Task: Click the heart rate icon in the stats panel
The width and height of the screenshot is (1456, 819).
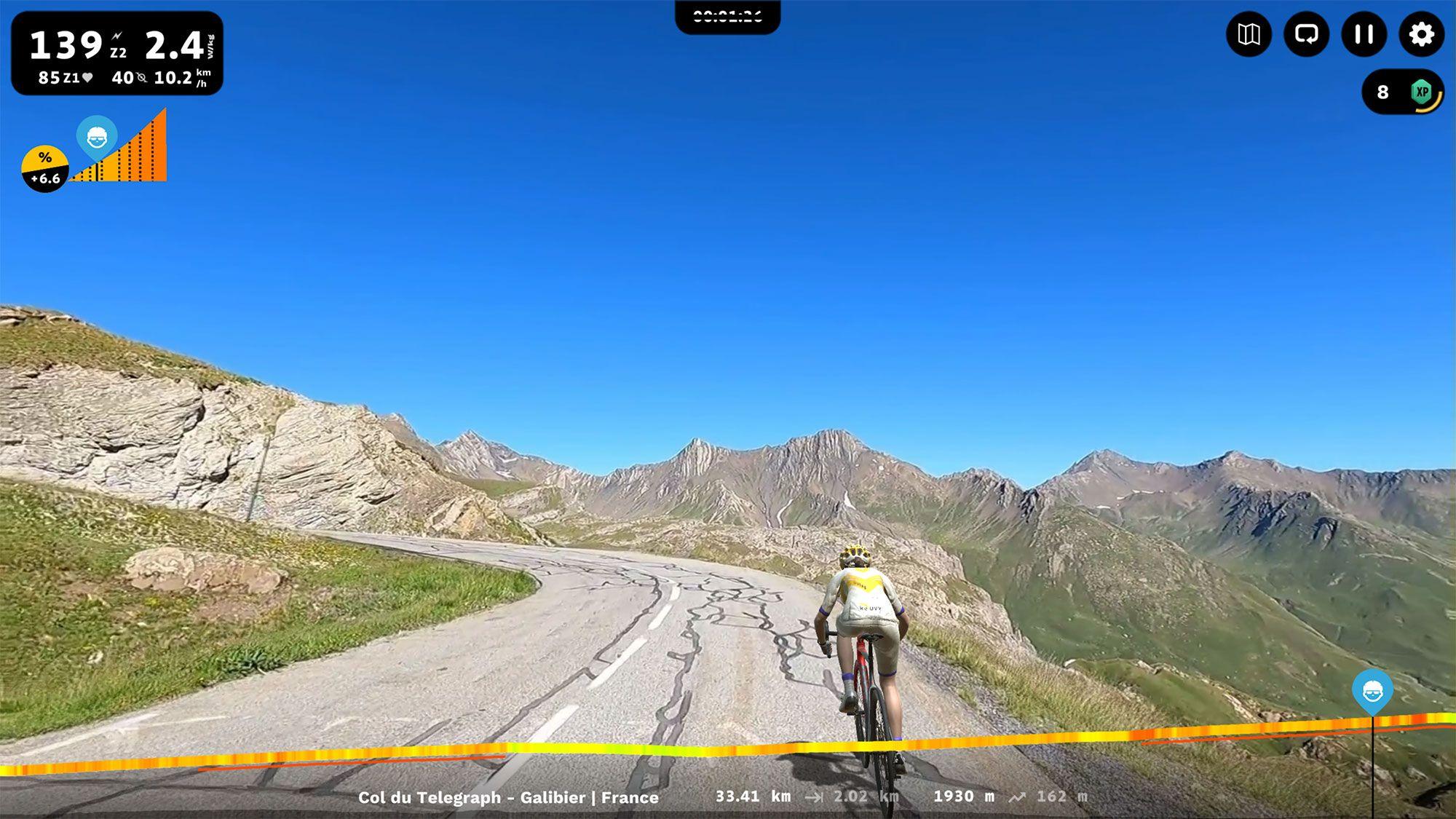Action: coord(87,76)
